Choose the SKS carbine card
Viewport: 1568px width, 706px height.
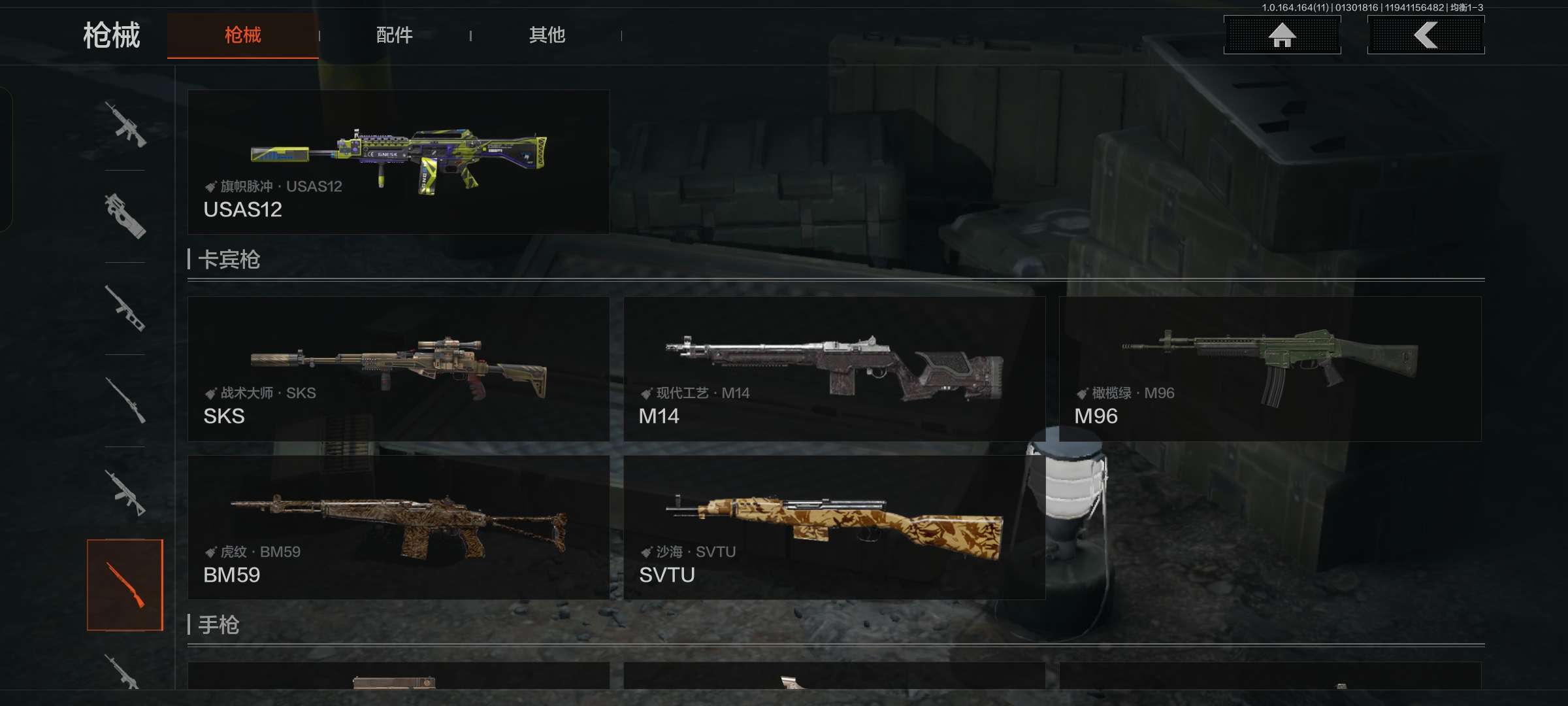click(399, 369)
